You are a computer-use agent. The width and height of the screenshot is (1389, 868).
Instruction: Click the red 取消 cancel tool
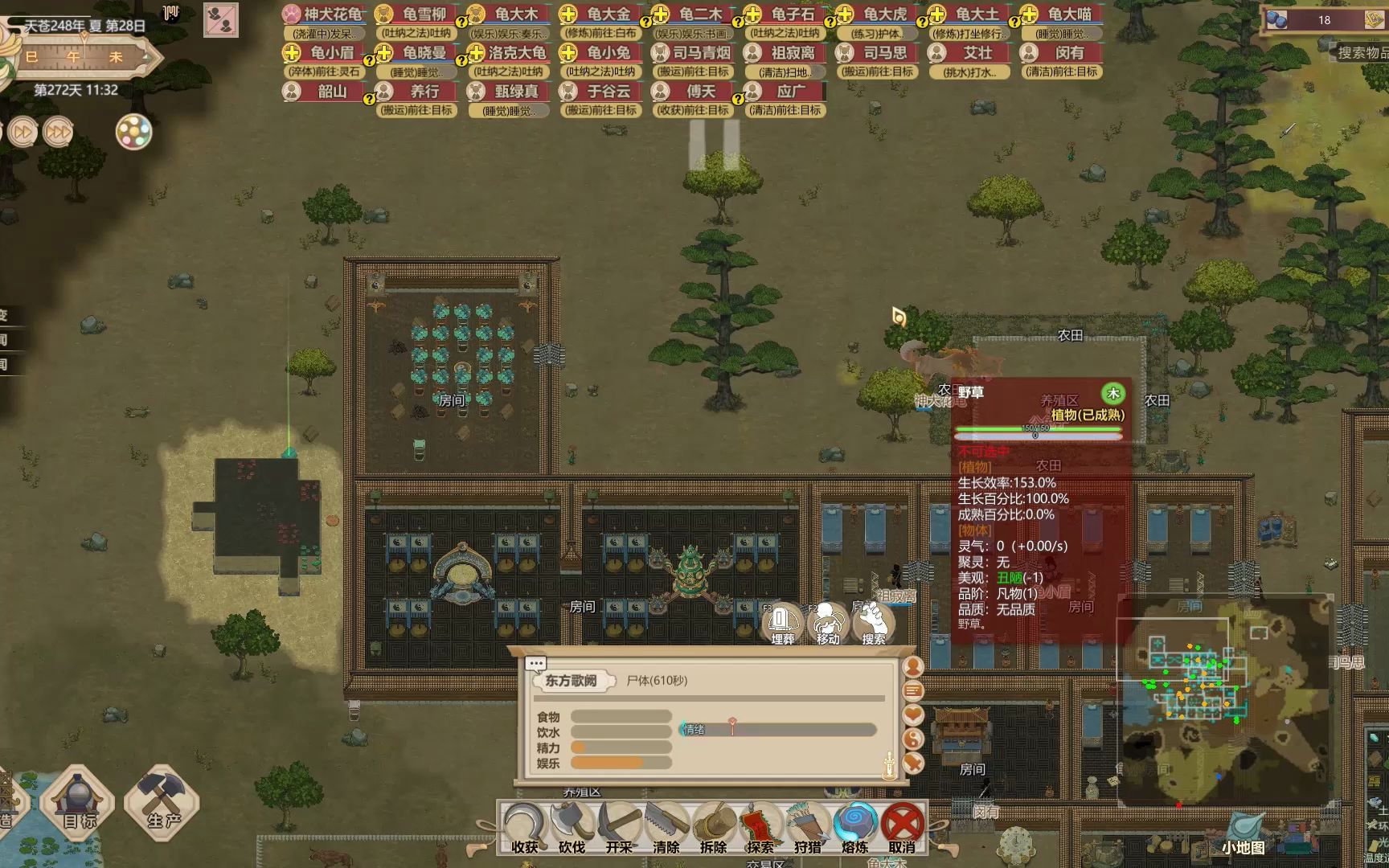coord(903,828)
